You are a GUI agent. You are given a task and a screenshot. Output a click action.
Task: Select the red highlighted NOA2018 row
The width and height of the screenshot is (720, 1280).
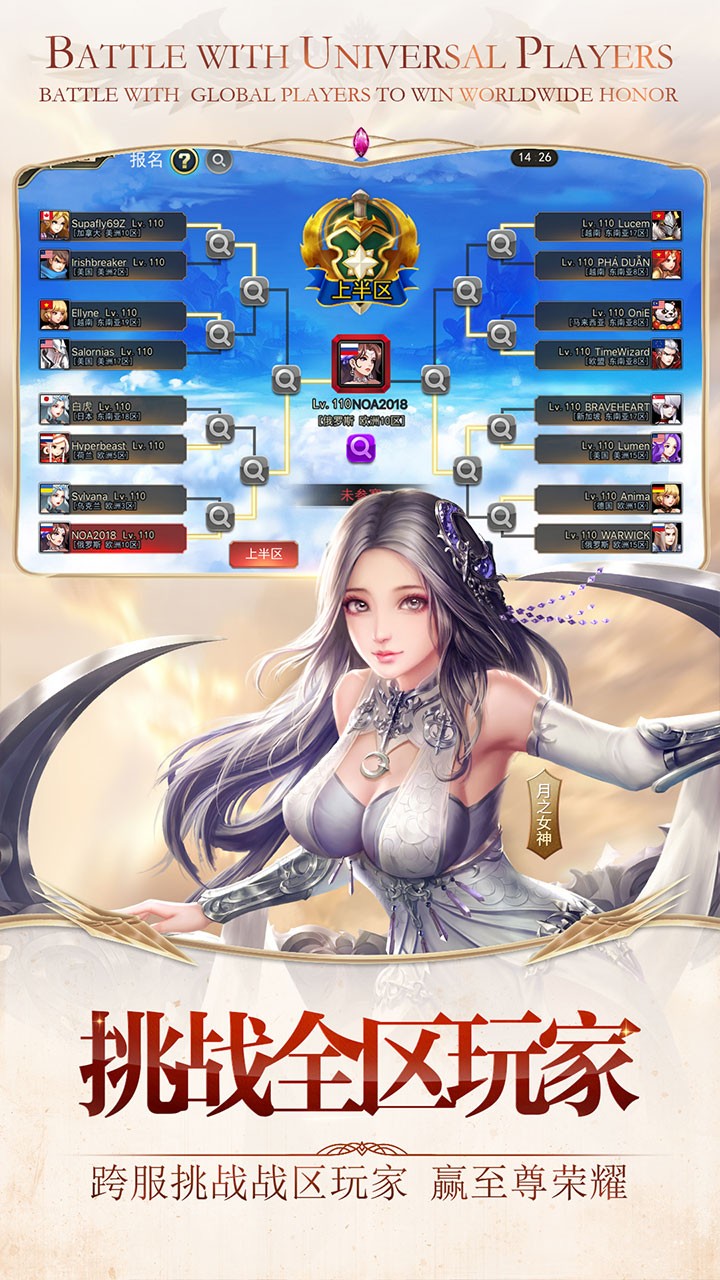pos(113,538)
